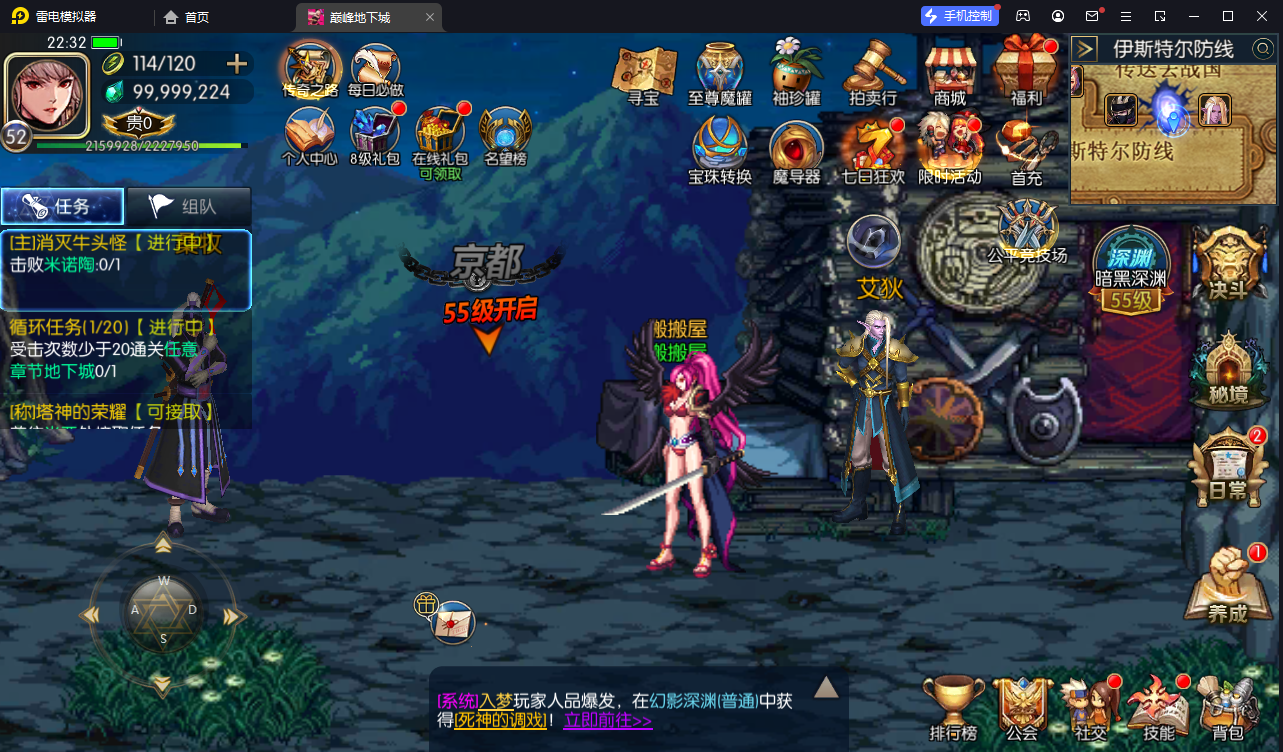Image resolution: width=1283 pixels, height=752 pixels.
Task: Open the 福利 welfare gift icon
Action: coord(1026,70)
